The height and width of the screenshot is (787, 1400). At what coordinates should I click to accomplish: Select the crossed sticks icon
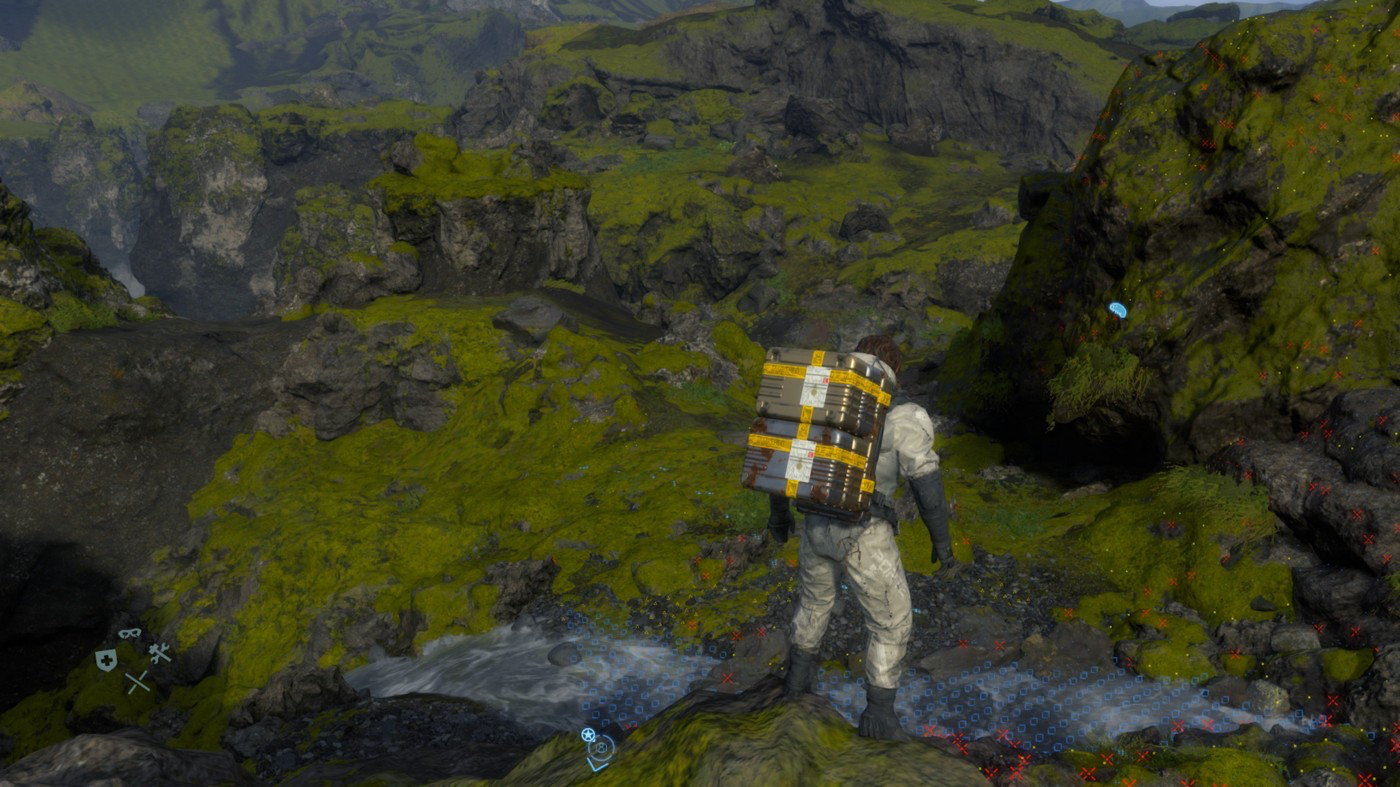point(137,682)
